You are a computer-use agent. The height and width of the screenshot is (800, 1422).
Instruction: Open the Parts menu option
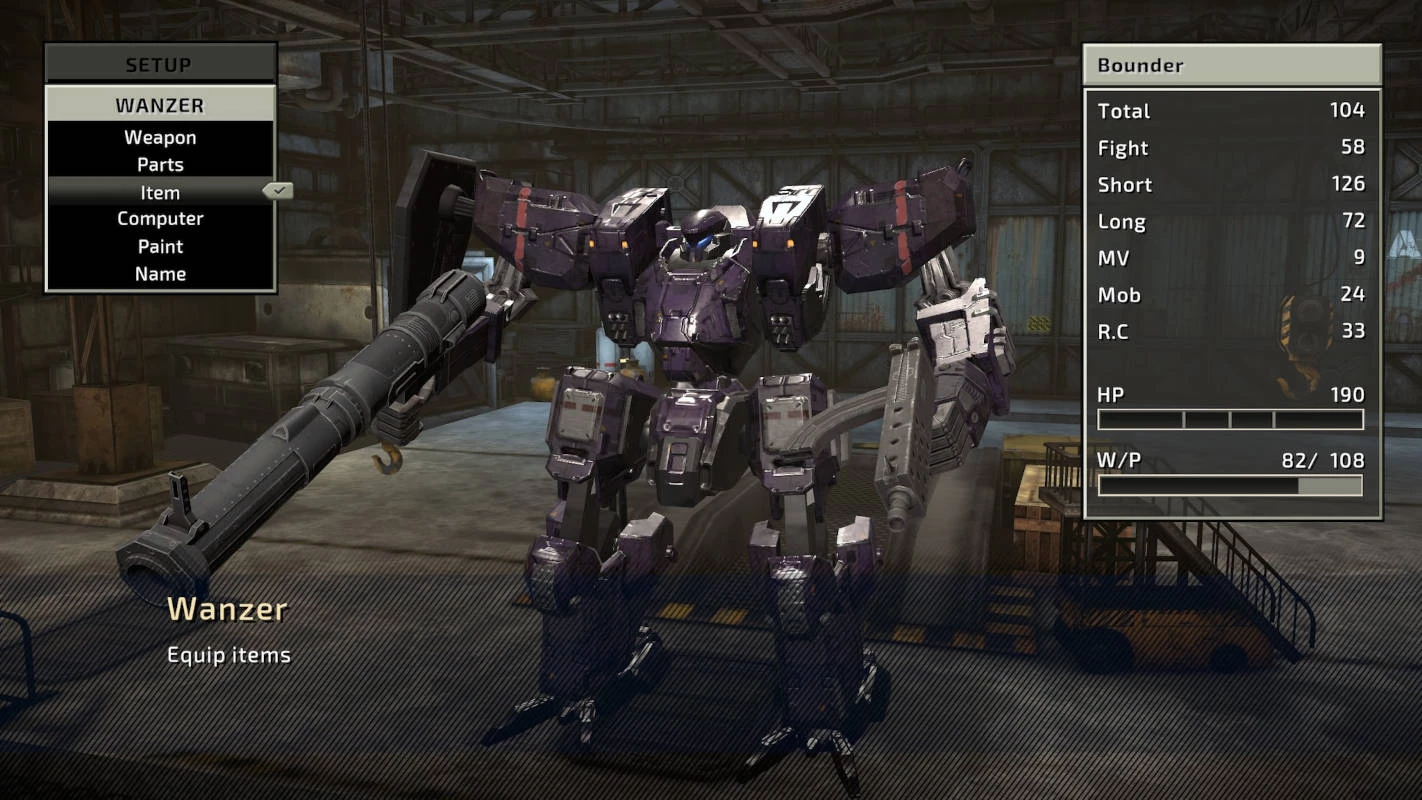(160, 165)
